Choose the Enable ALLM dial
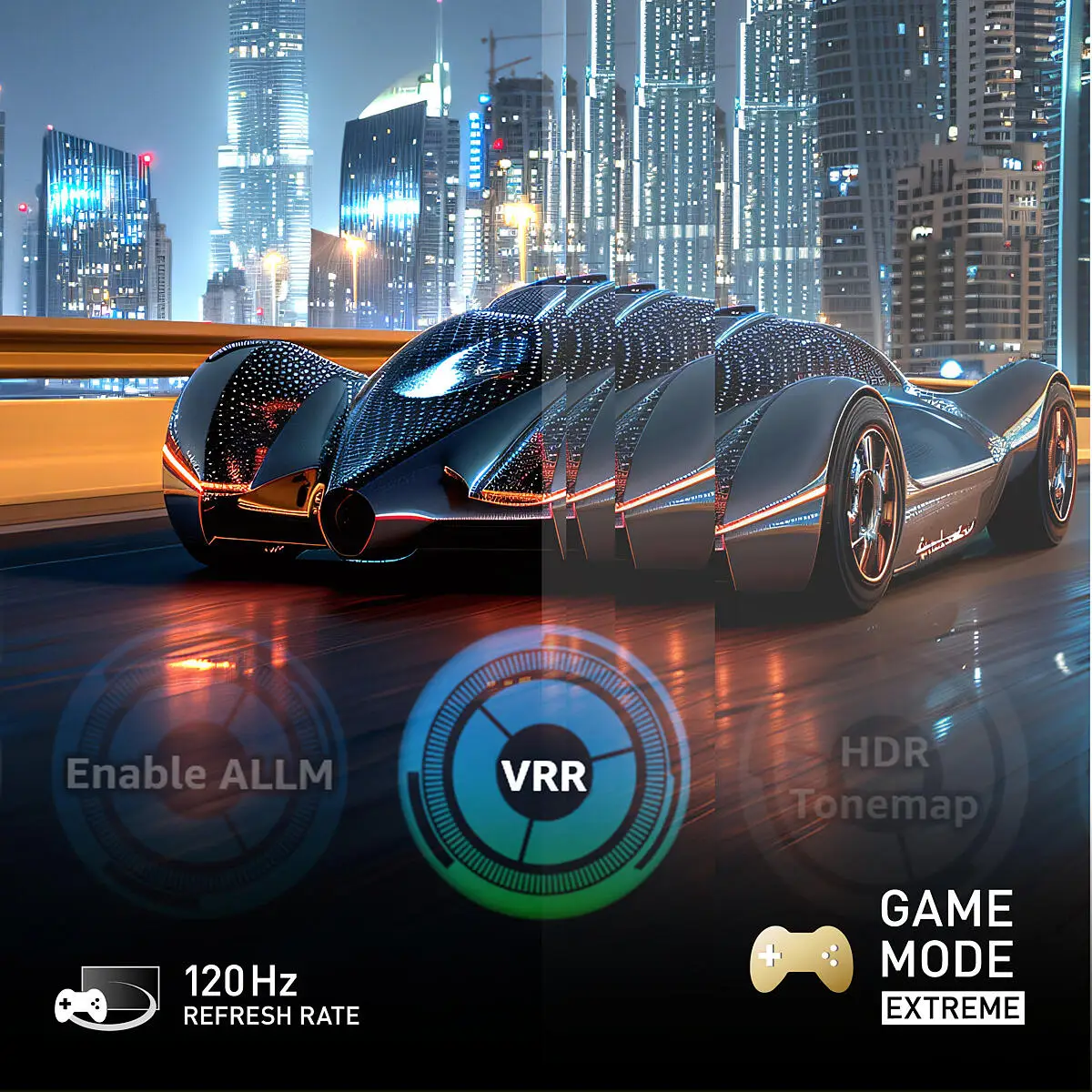Viewport: 1092px width, 1092px height. pyautogui.click(x=199, y=774)
